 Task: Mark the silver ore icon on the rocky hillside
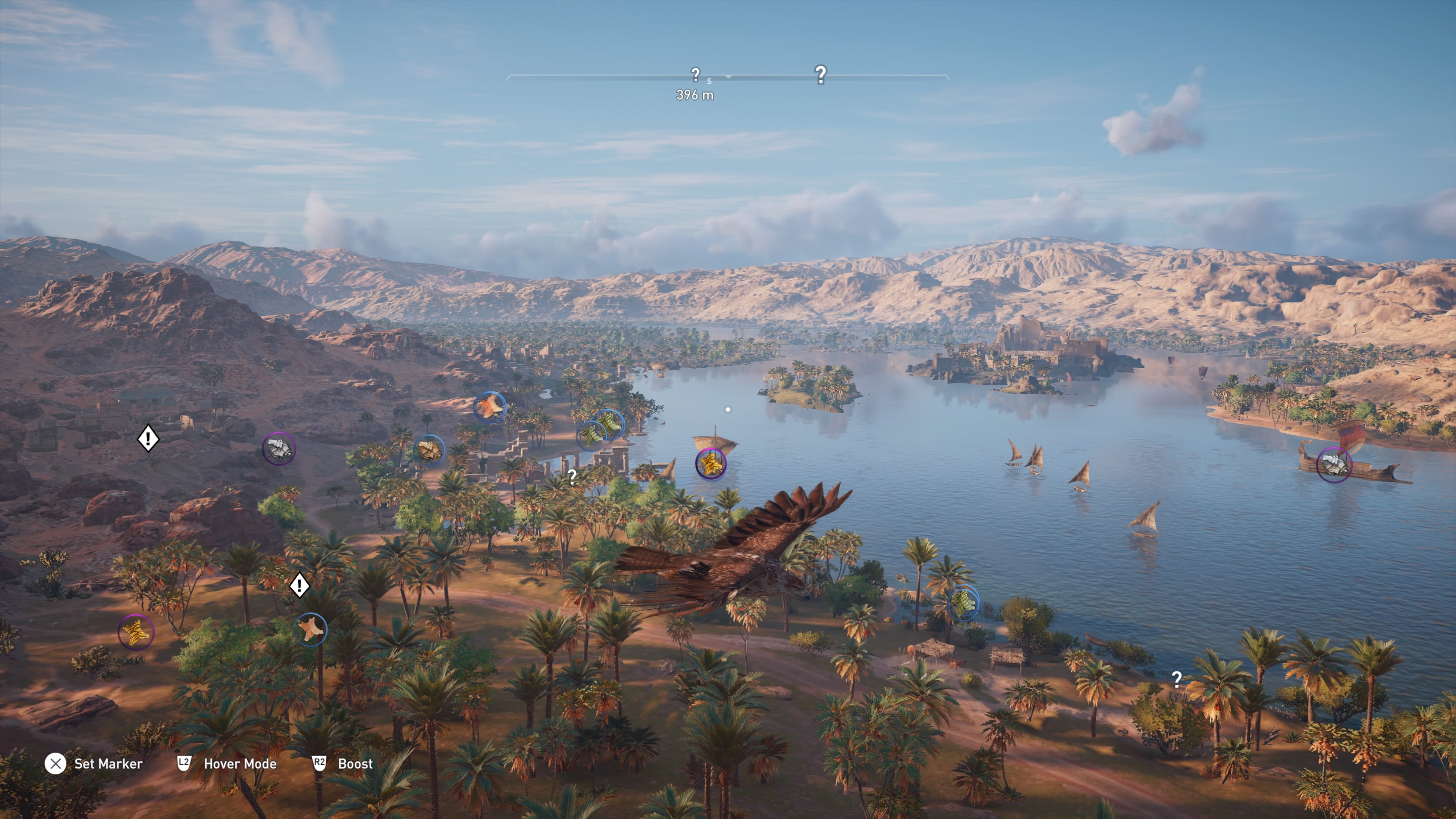(x=279, y=449)
